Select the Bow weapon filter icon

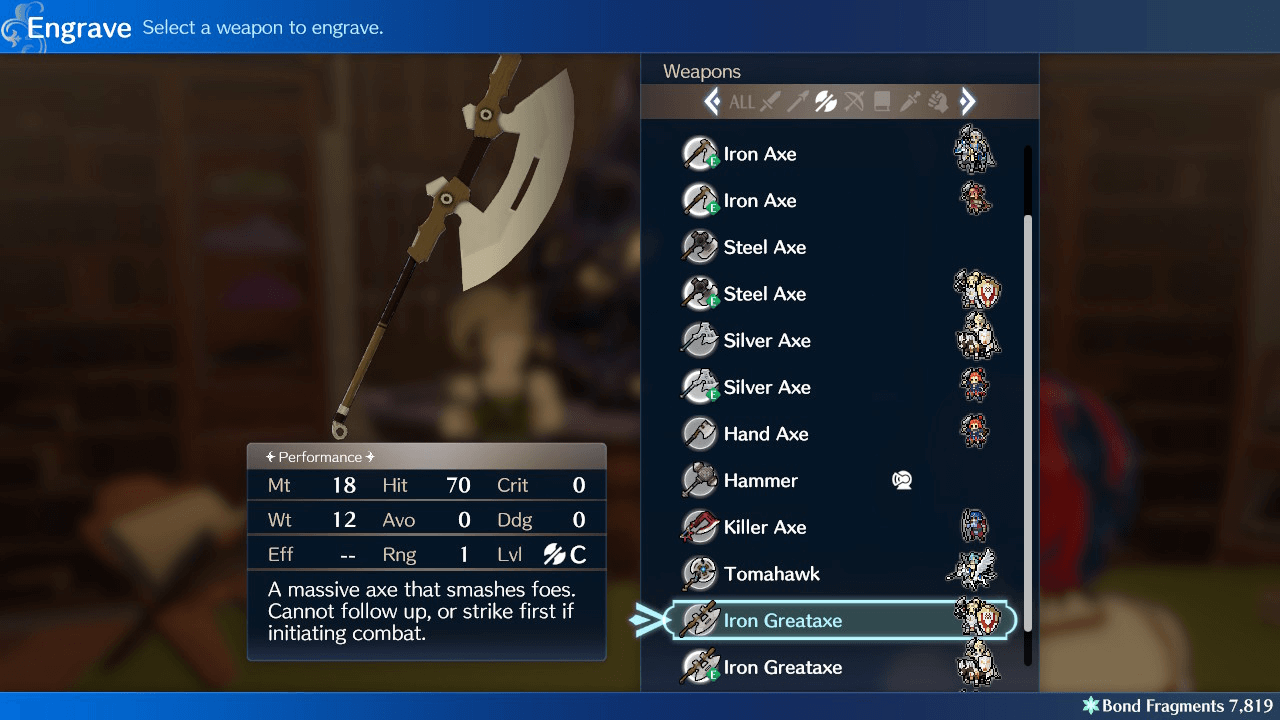(854, 101)
